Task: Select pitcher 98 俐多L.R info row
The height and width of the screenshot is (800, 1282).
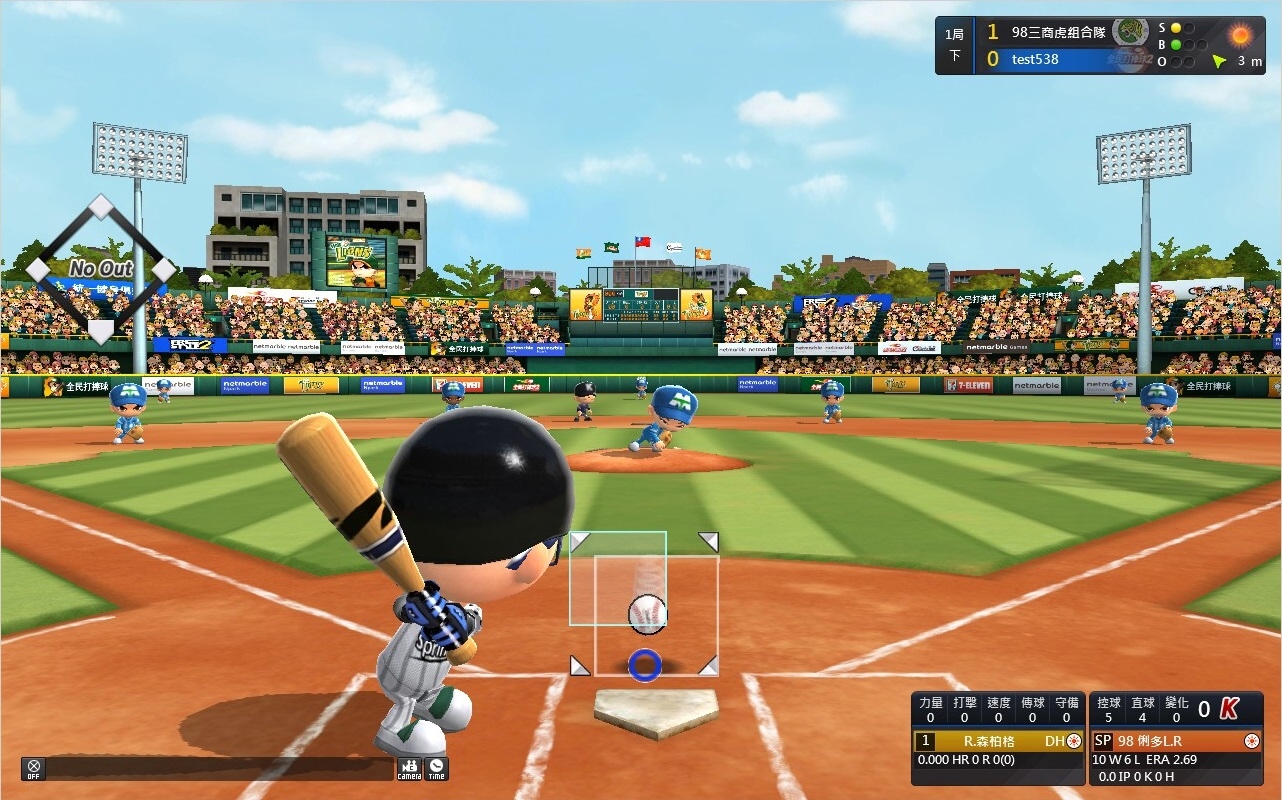Action: (1175, 741)
